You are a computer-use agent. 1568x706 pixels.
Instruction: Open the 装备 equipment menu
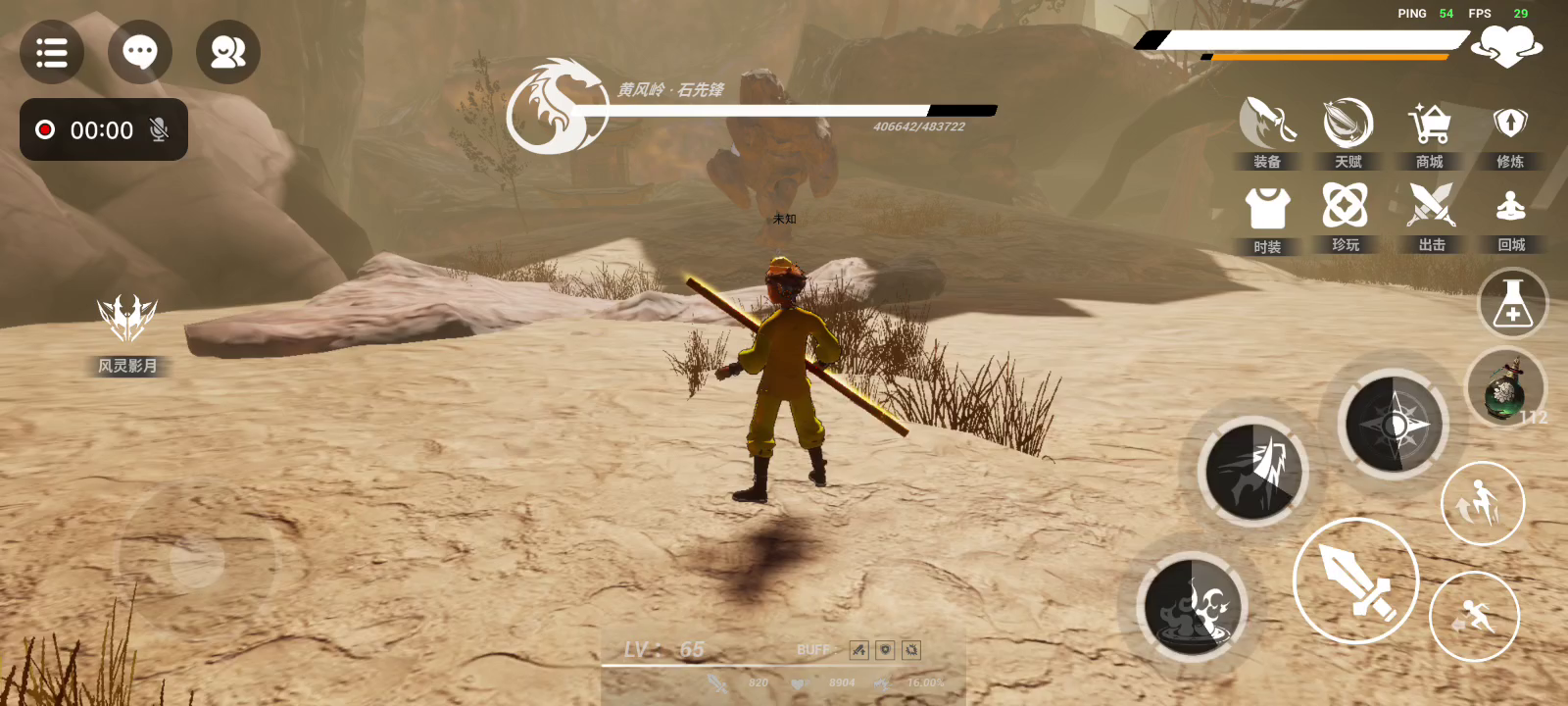[x=1267, y=131]
